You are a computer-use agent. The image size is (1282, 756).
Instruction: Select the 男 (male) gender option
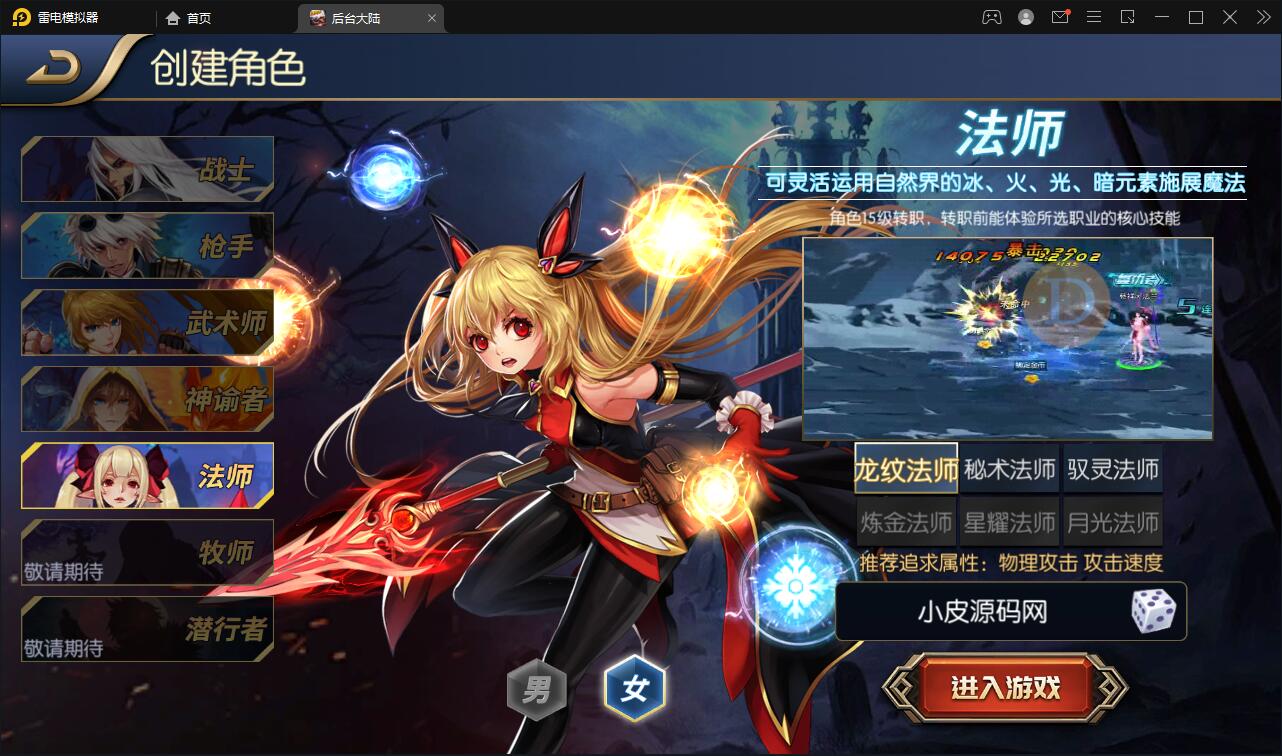(537, 687)
